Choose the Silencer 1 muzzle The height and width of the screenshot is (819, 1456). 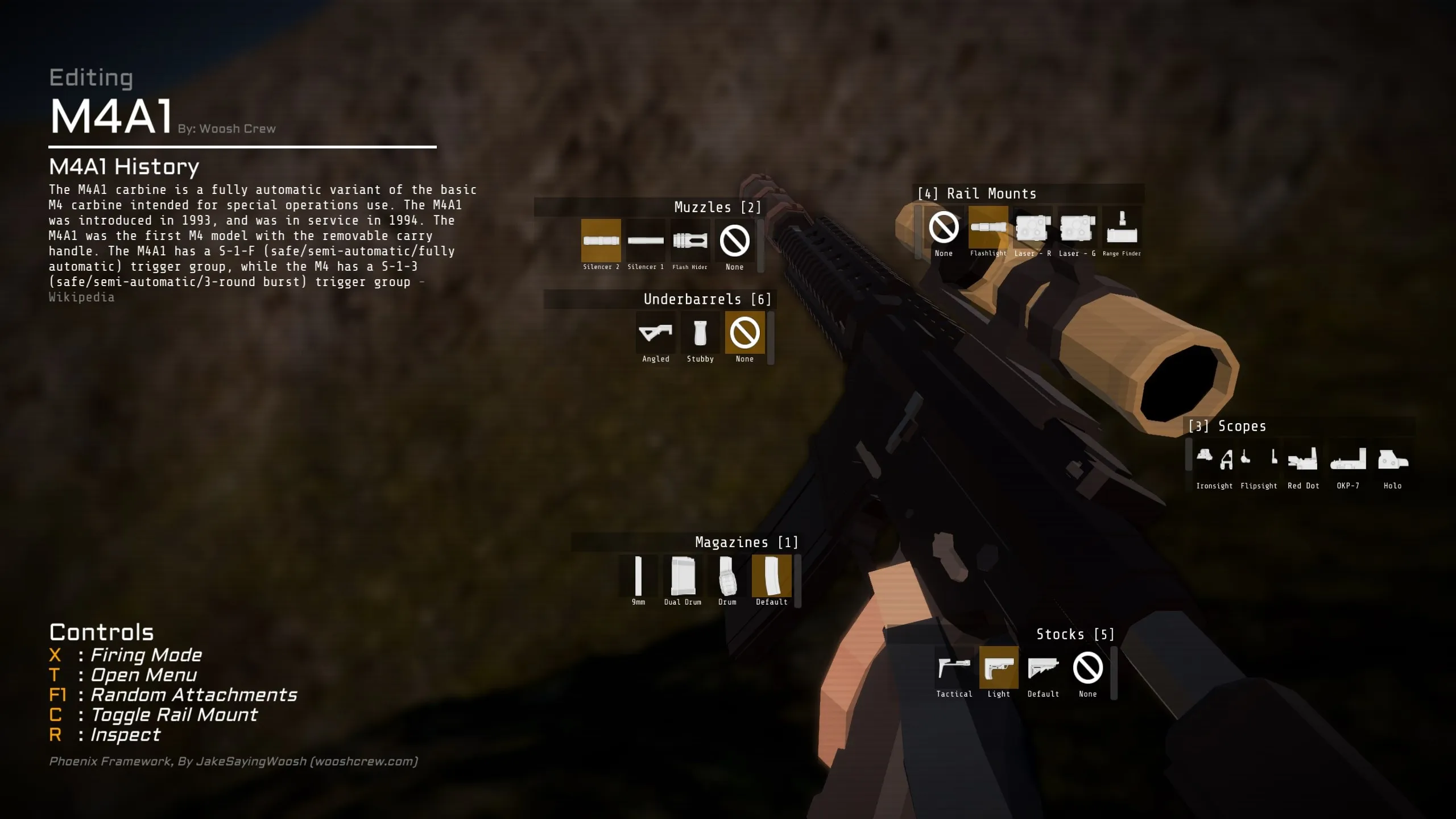click(x=646, y=241)
